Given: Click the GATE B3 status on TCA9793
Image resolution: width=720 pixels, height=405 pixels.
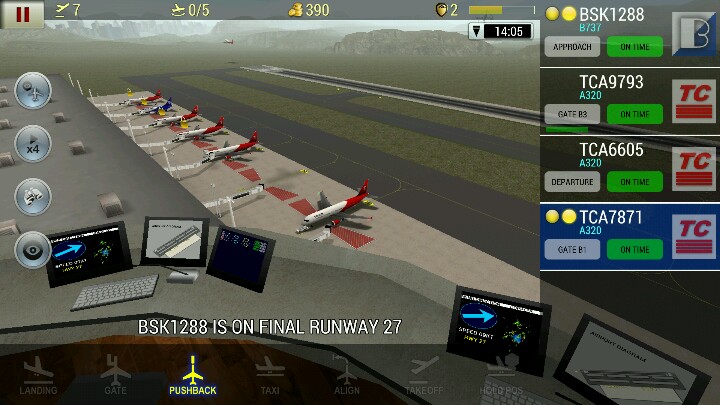Looking at the screenshot, I should tap(572, 114).
